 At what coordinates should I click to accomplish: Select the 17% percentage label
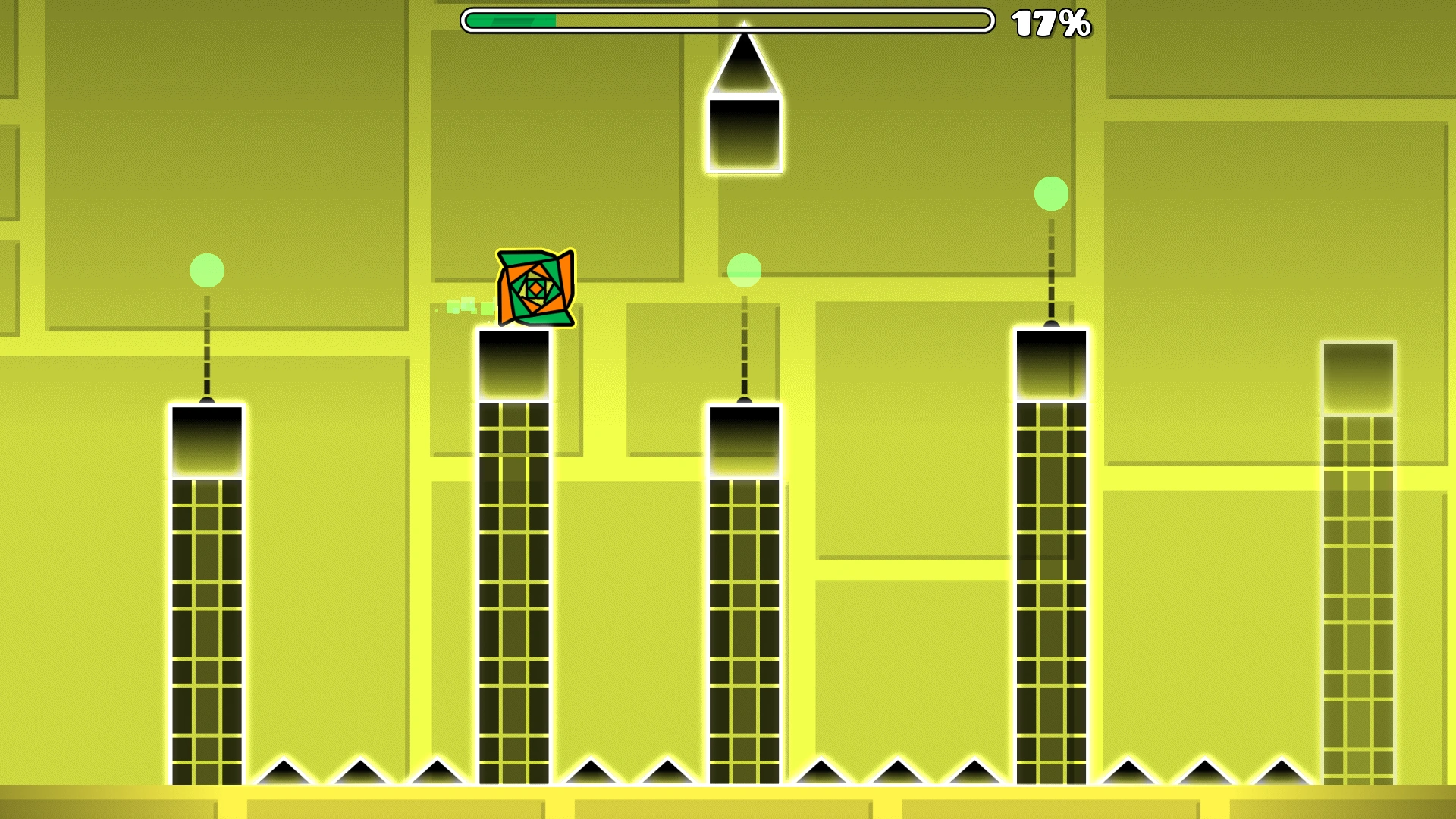click(x=1053, y=23)
